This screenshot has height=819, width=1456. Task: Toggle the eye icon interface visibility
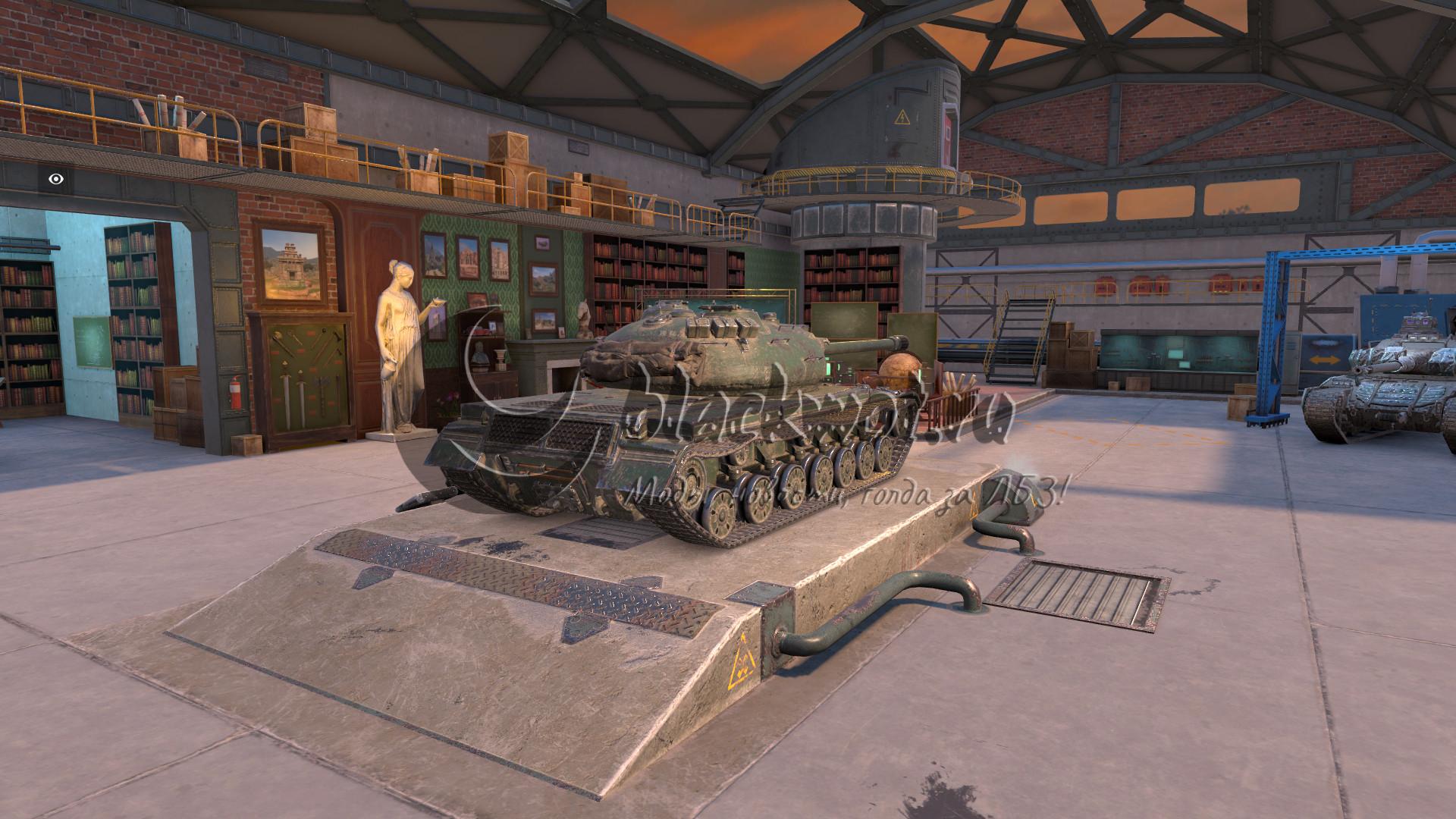click(56, 180)
